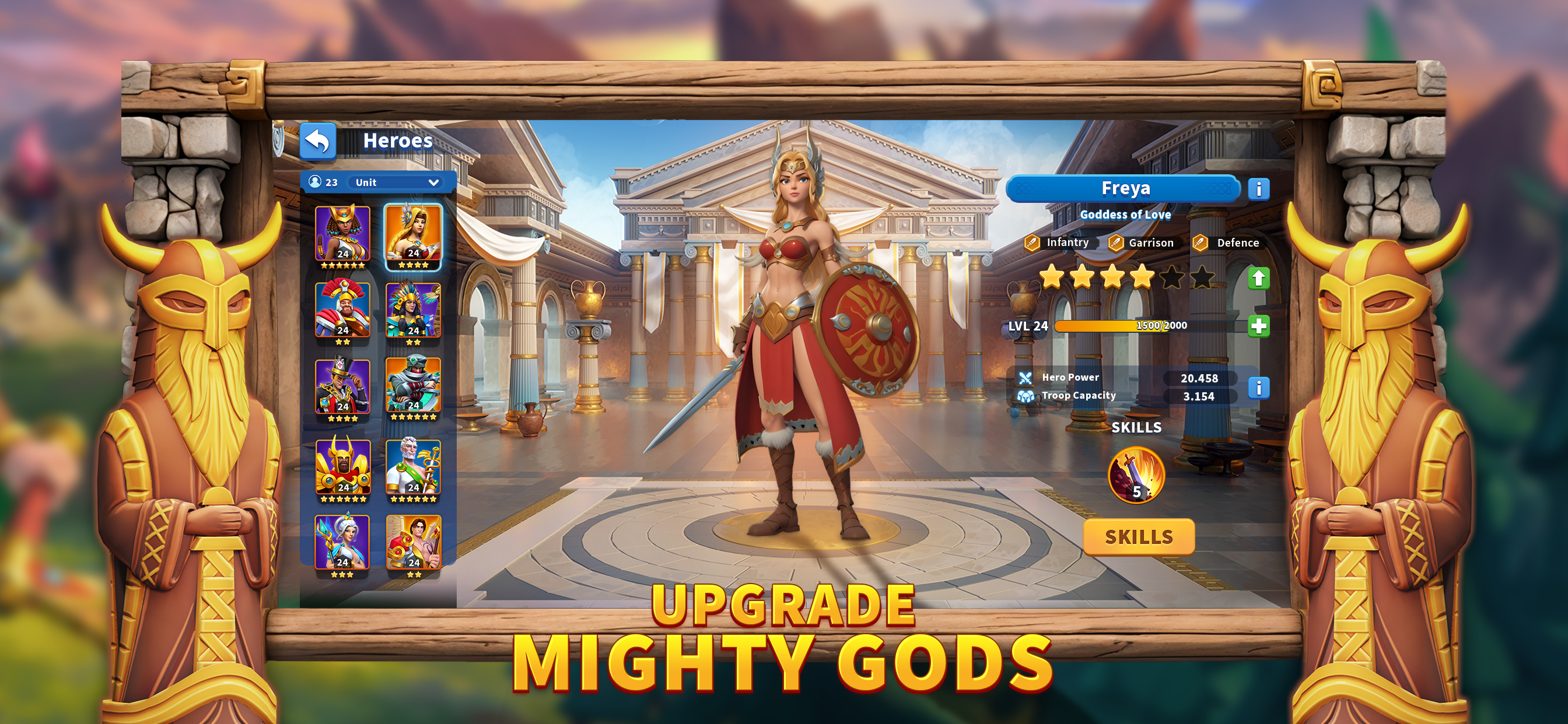Open Freya's info tooltip next to her name
This screenshot has width=1568, height=724.
tap(1260, 190)
